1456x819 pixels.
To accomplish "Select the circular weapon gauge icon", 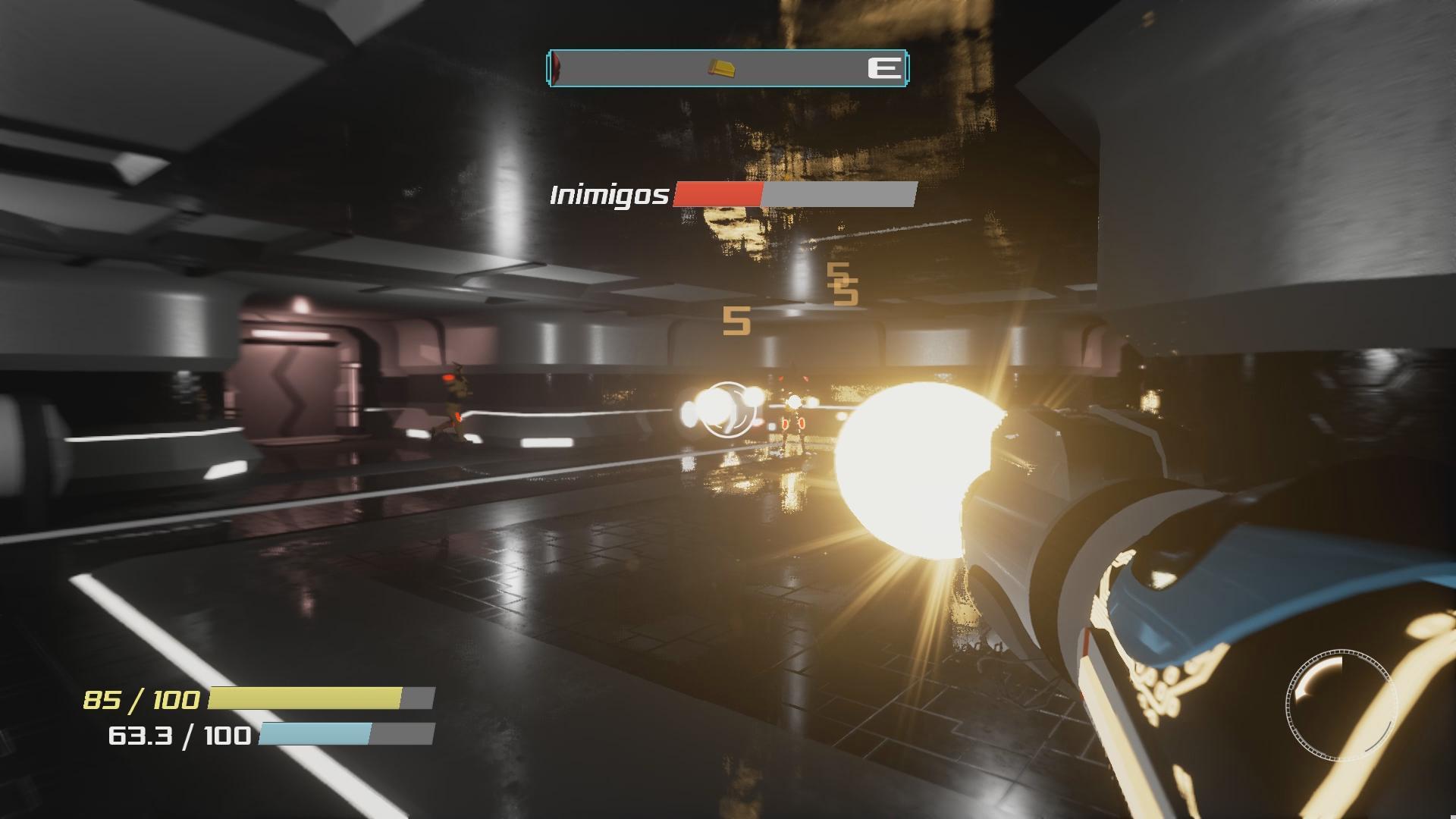I will pos(1341,704).
